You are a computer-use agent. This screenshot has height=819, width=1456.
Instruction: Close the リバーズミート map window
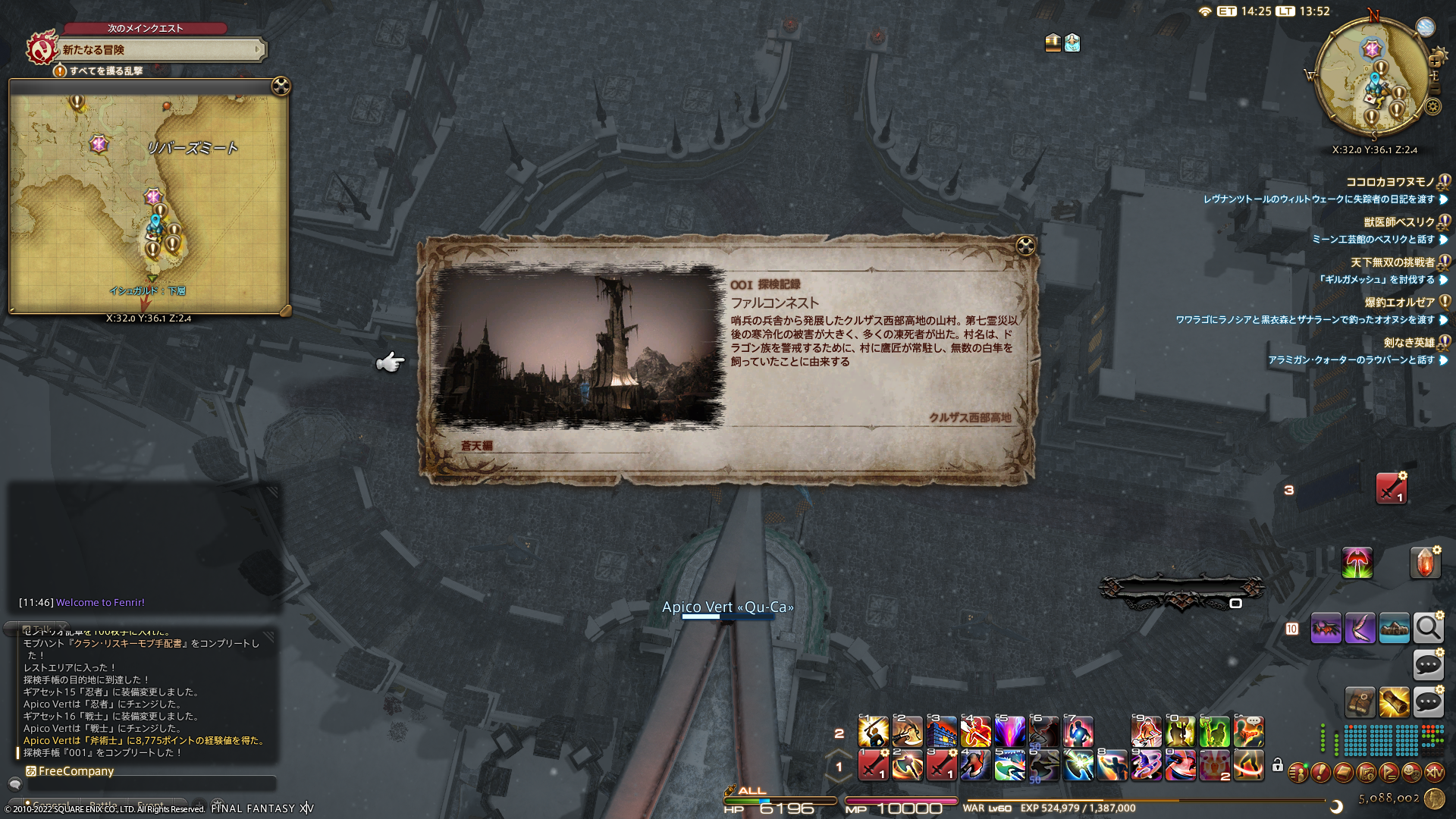[x=281, y=86]
